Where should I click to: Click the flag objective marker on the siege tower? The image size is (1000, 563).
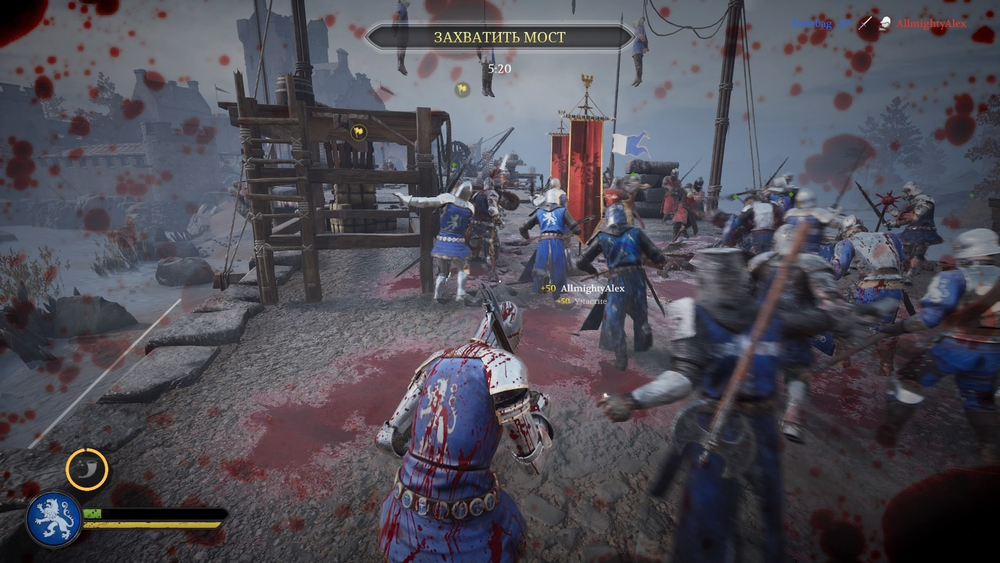point(358,131)
